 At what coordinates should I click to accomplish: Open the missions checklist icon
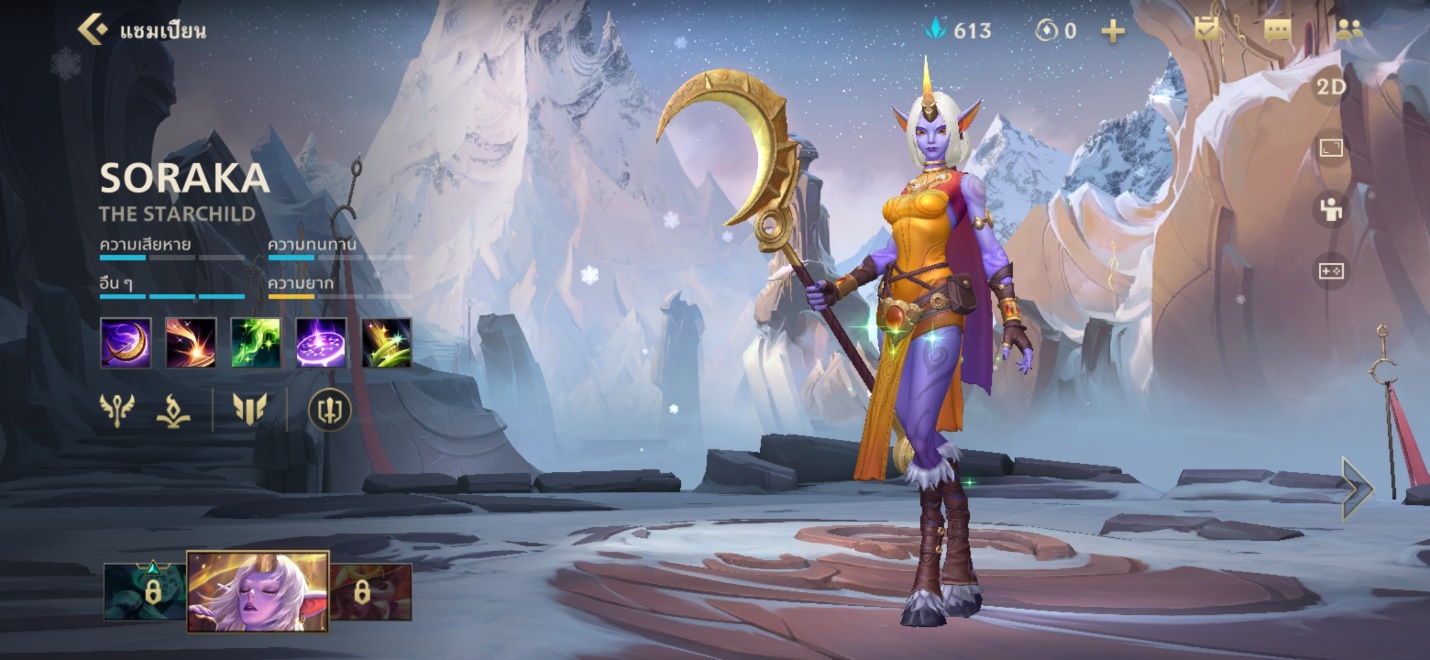click(1207, 30)
